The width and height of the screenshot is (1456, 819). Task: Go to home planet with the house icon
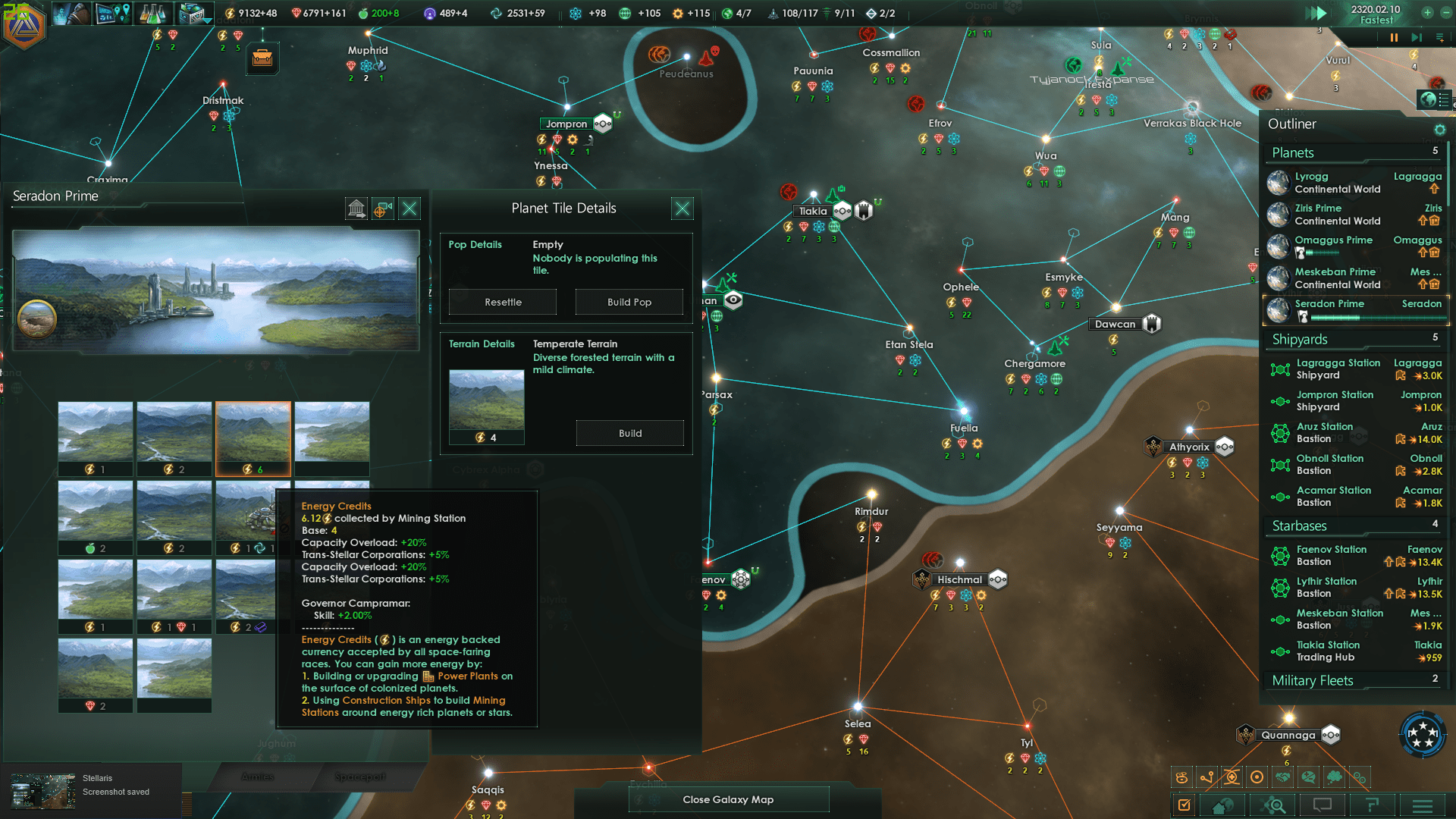click(x=1222, y=805)
